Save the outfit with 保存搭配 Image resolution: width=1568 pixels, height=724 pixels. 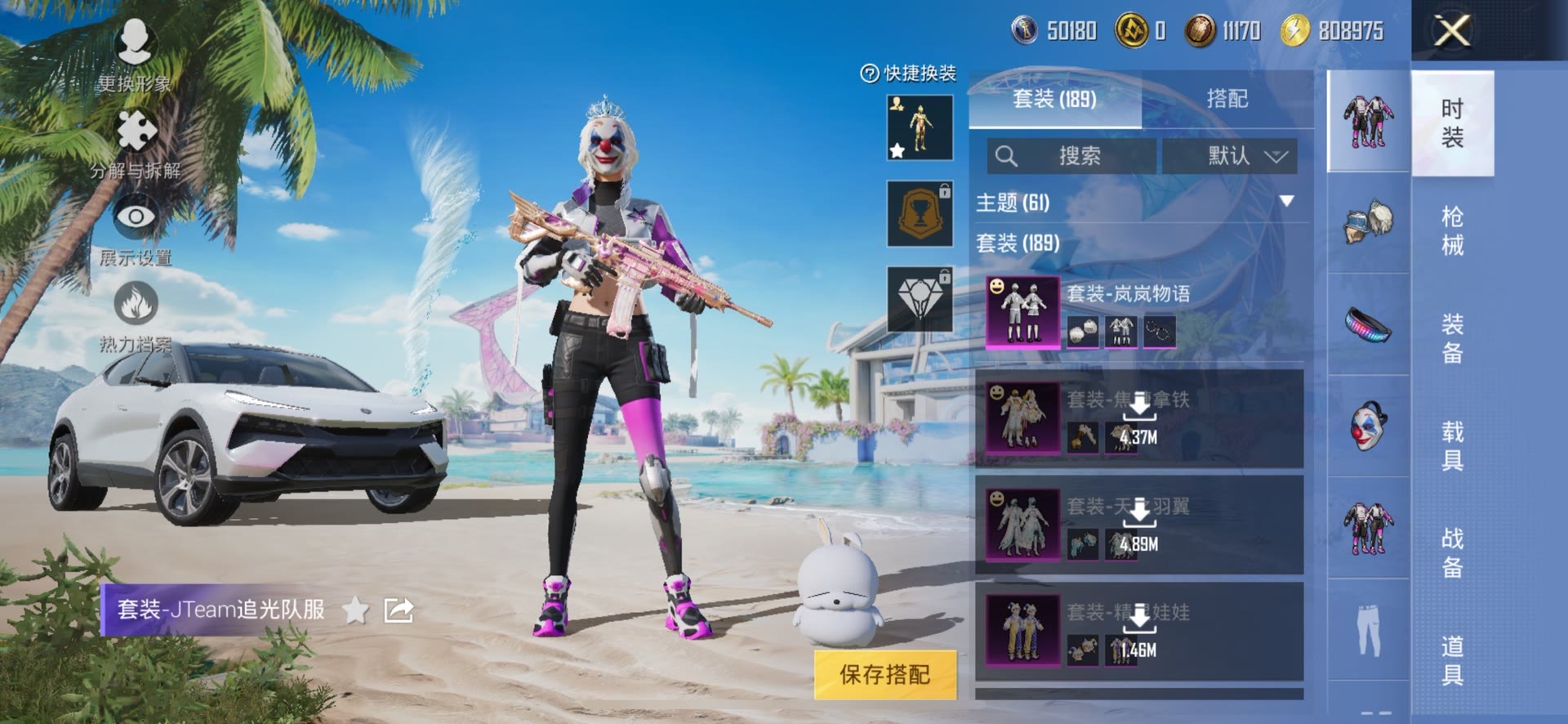pyautogui.click(x=884, y=674)
